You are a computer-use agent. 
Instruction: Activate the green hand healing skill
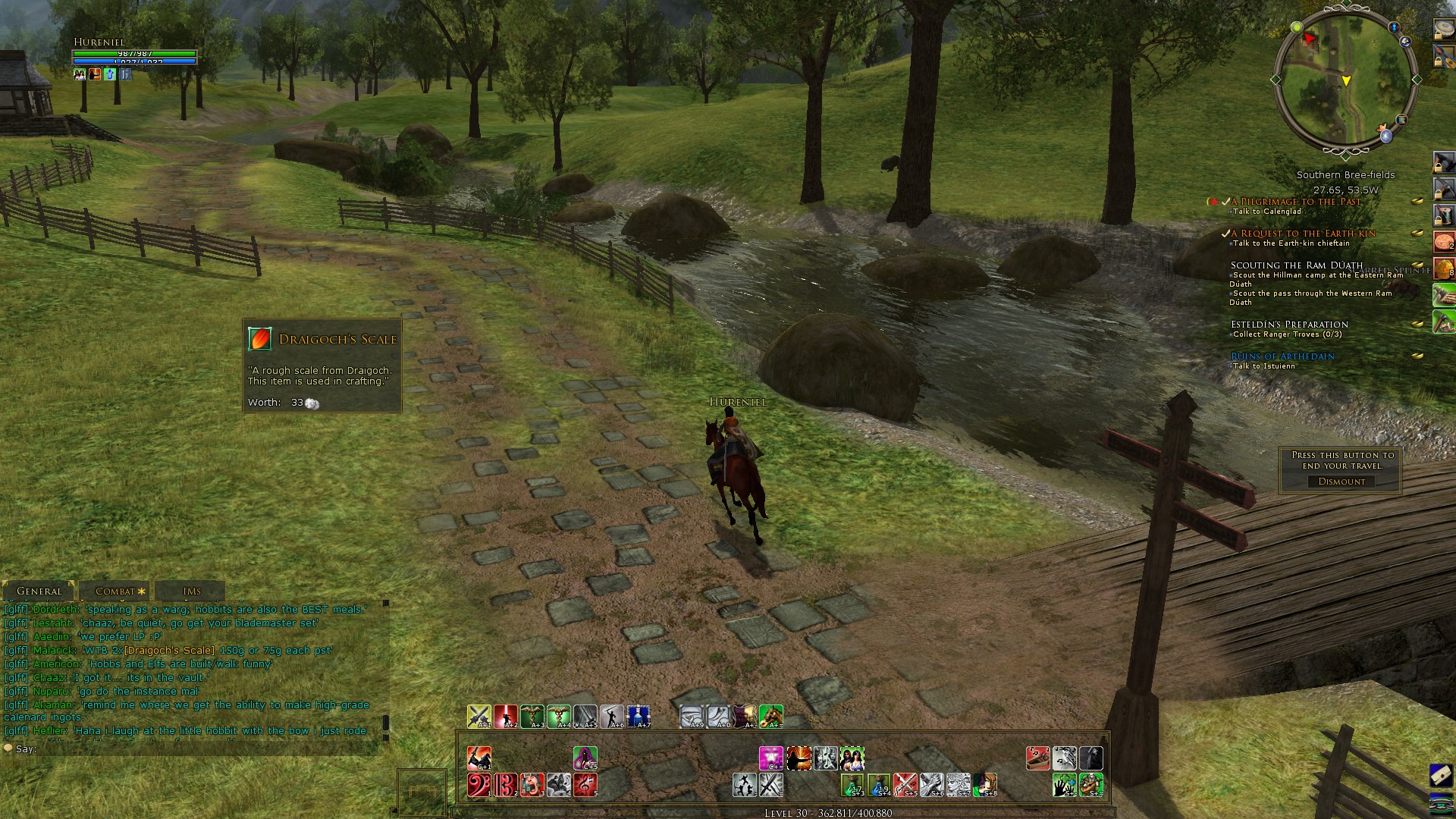(1064, 785)
